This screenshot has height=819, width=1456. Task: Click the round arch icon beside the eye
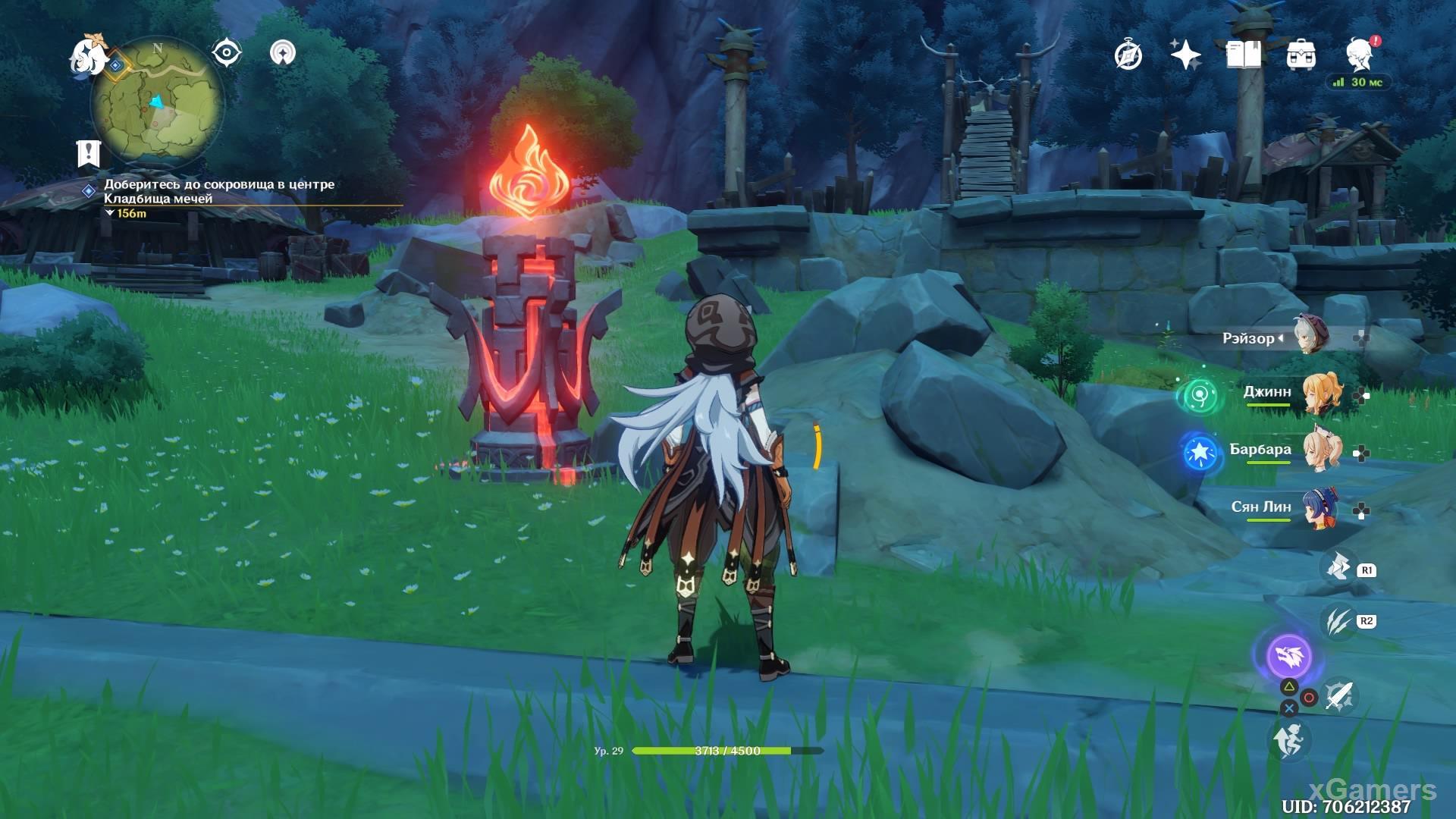click(x=283, y=53)
